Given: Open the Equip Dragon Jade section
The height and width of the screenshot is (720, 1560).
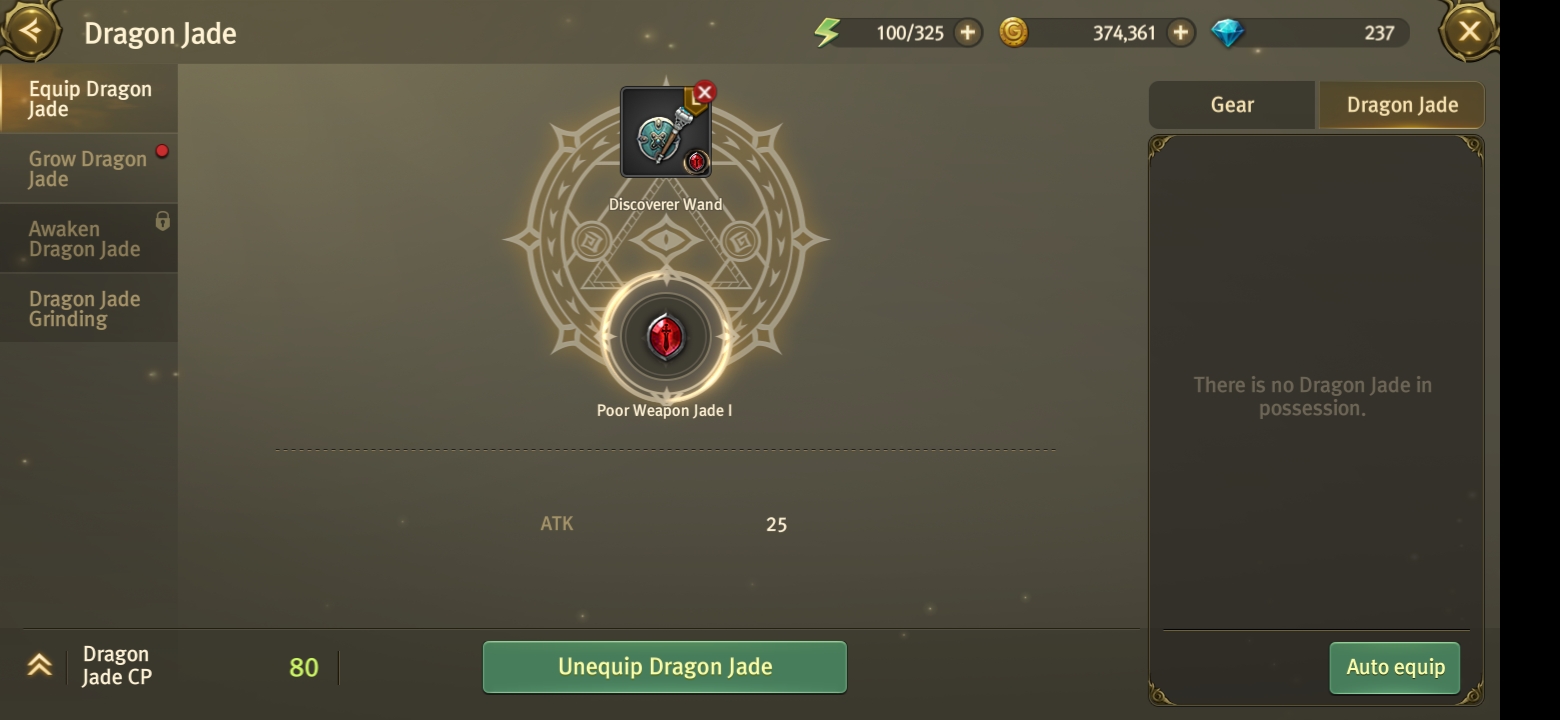Looking at the screenshot, I should coord(89,99).
